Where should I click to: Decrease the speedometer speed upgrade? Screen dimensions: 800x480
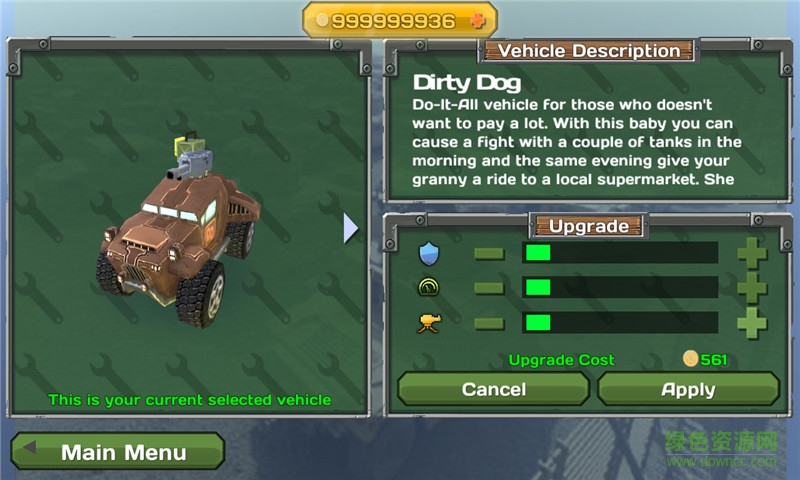coord(489,288)
